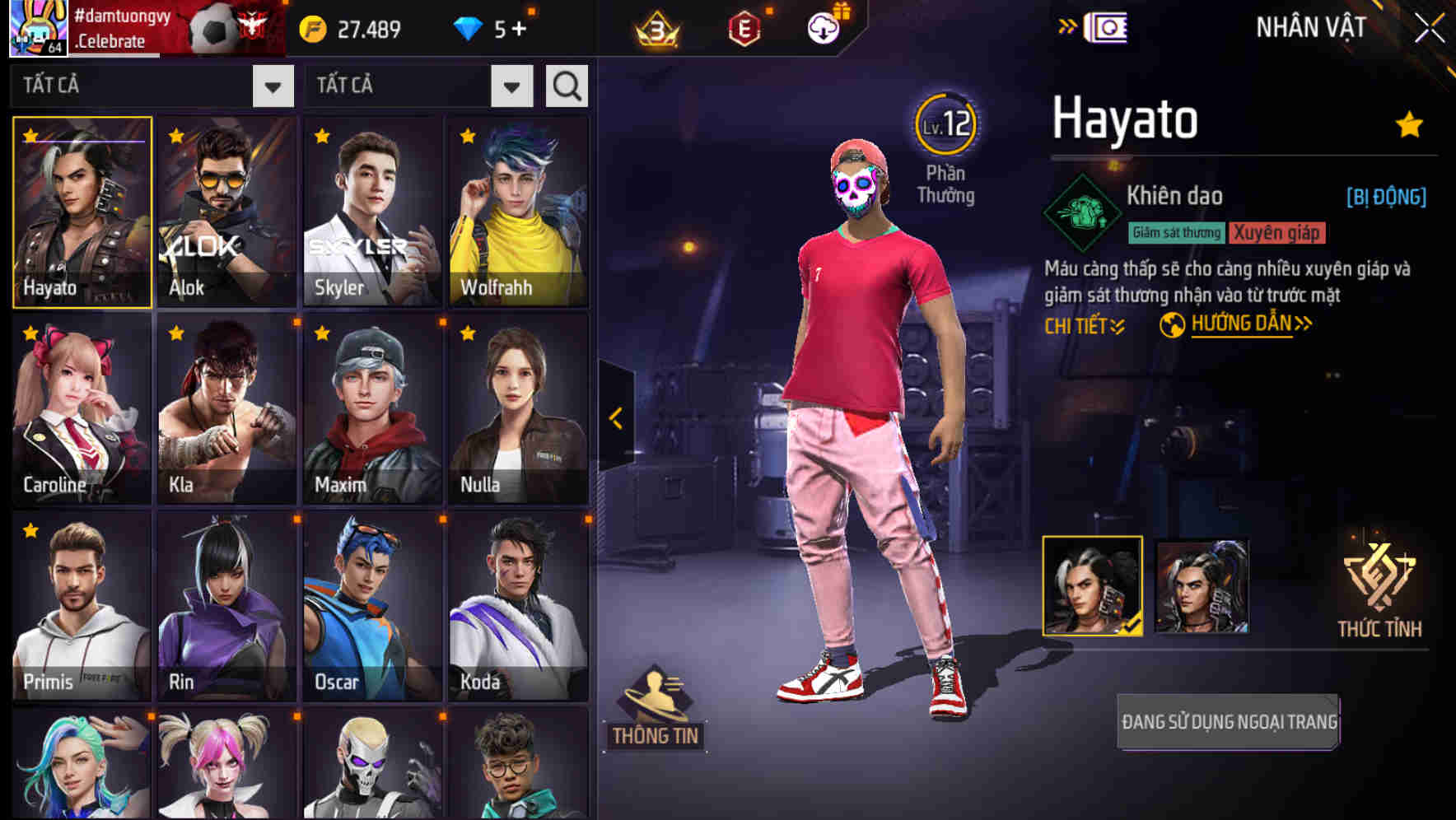The image size is (1456, 820).
Task: Open the Phần Thưởng rewards panel
Action: pos(947,184)
